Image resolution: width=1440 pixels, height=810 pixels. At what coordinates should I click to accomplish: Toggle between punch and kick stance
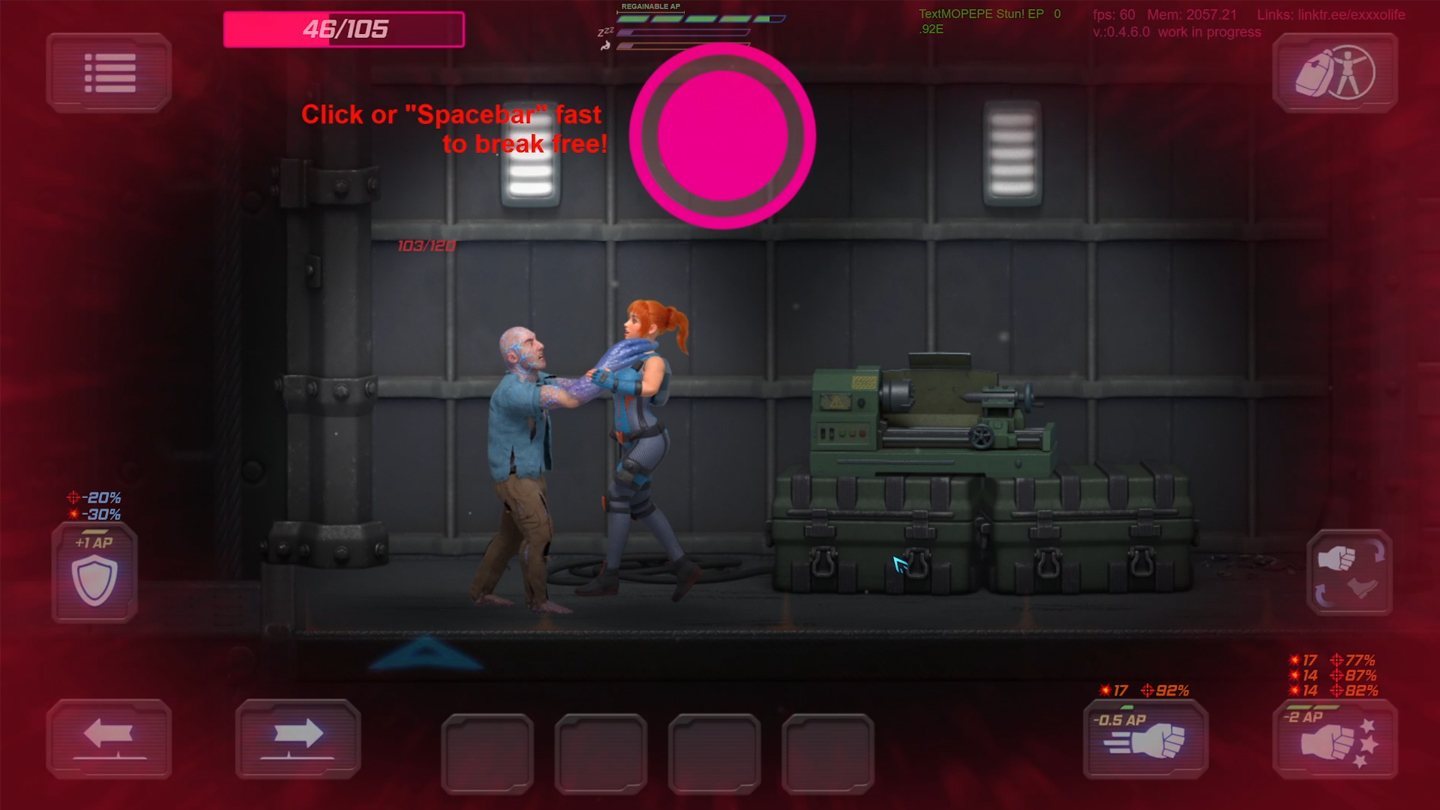[1349, 570]
